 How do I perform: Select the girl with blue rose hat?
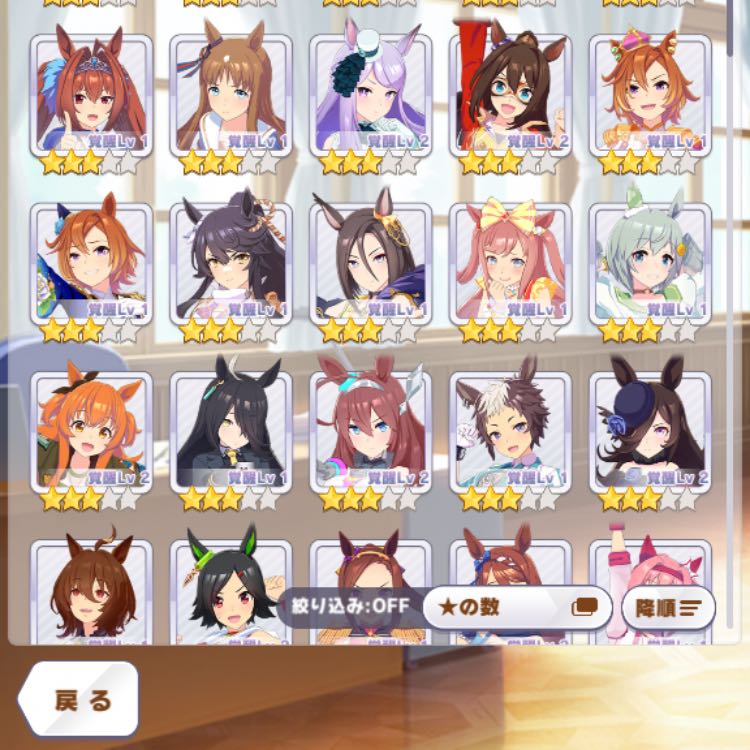point(650,431)
